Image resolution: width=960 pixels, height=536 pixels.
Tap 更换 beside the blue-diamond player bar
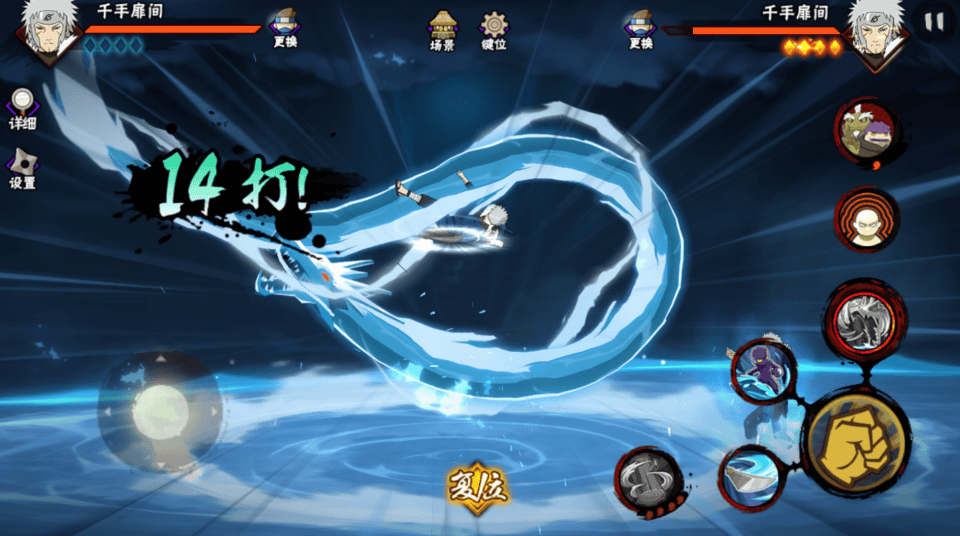point(284,29)
